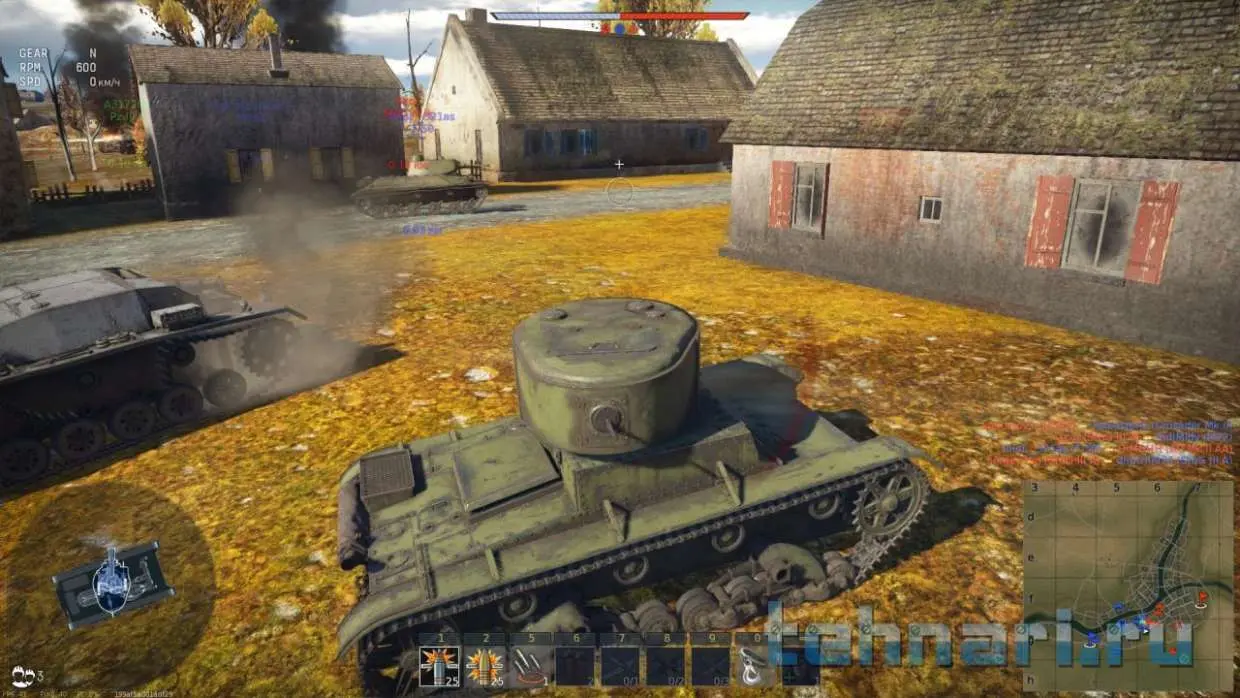This screenshot has height=698, width=1240.
Task: Click the blue team flag on the minimap
Action: tap(1090, 636)
